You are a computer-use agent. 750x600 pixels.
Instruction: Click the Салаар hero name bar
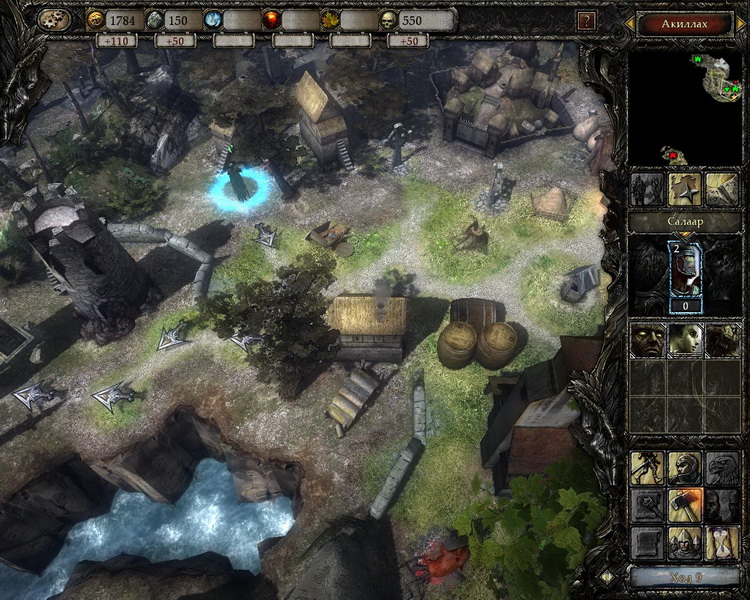[x=685, y=221]
